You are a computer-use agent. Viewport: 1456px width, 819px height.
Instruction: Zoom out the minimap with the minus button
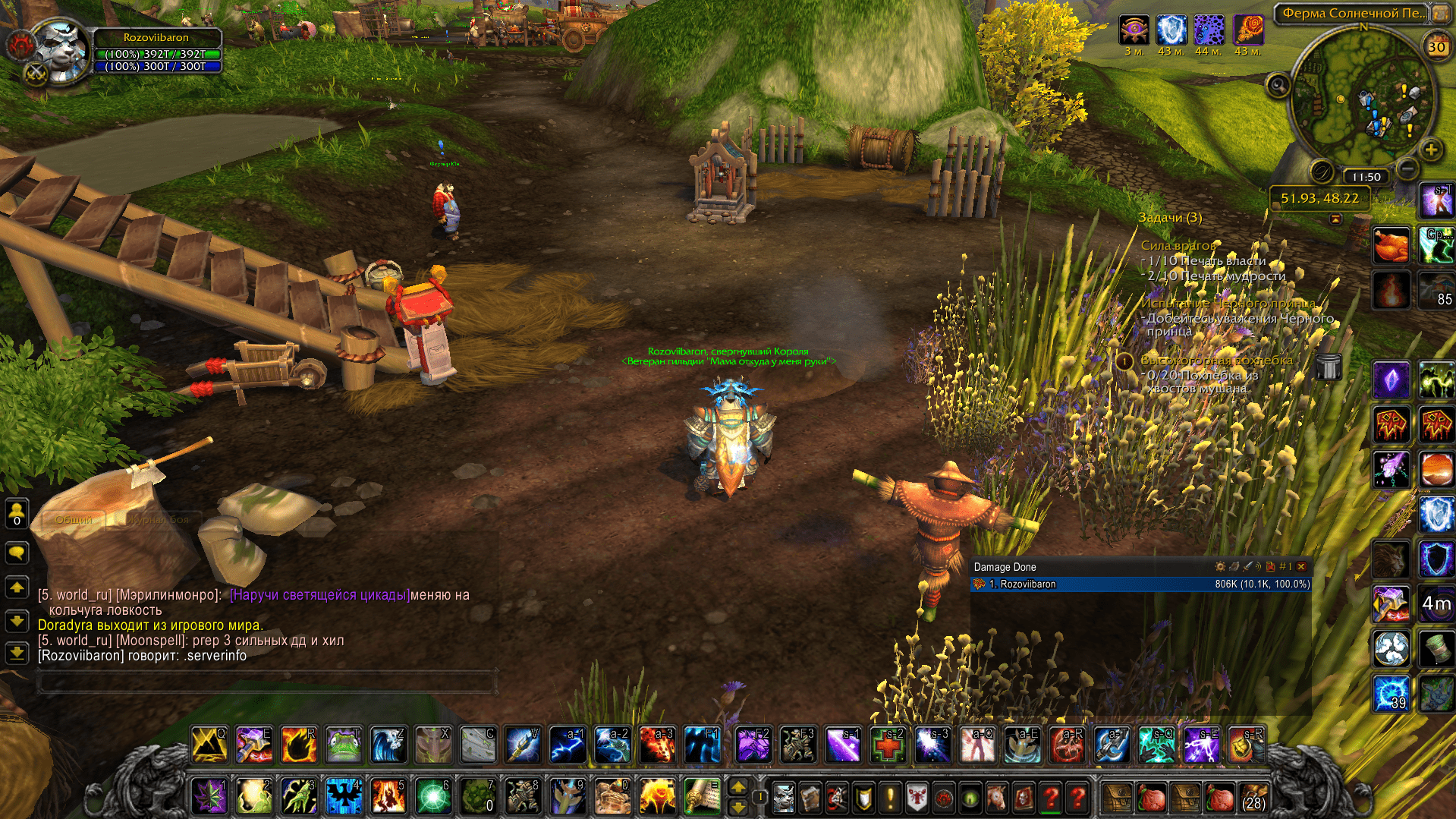pos(1407,168)
